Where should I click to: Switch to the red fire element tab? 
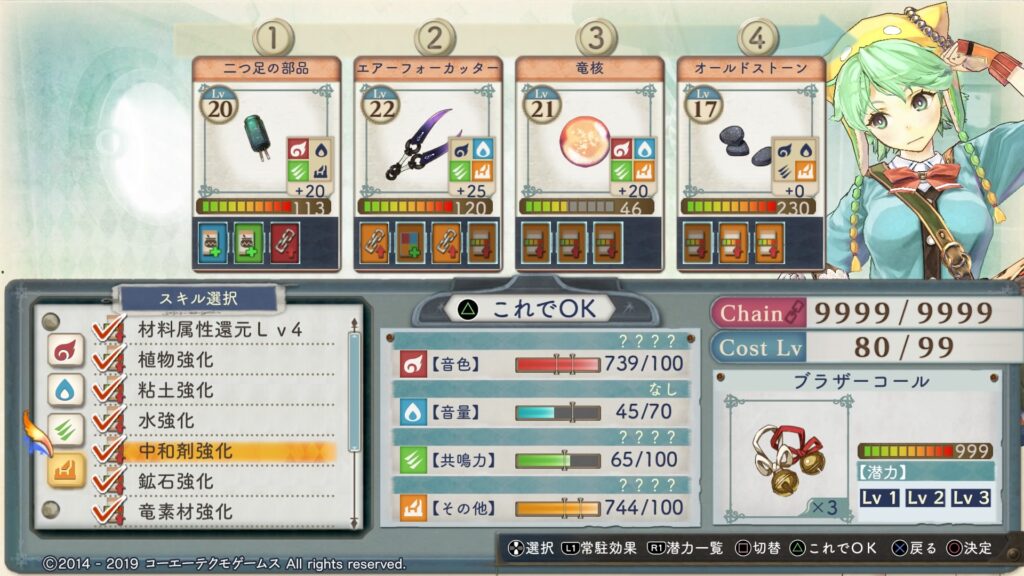click(65, 350)
